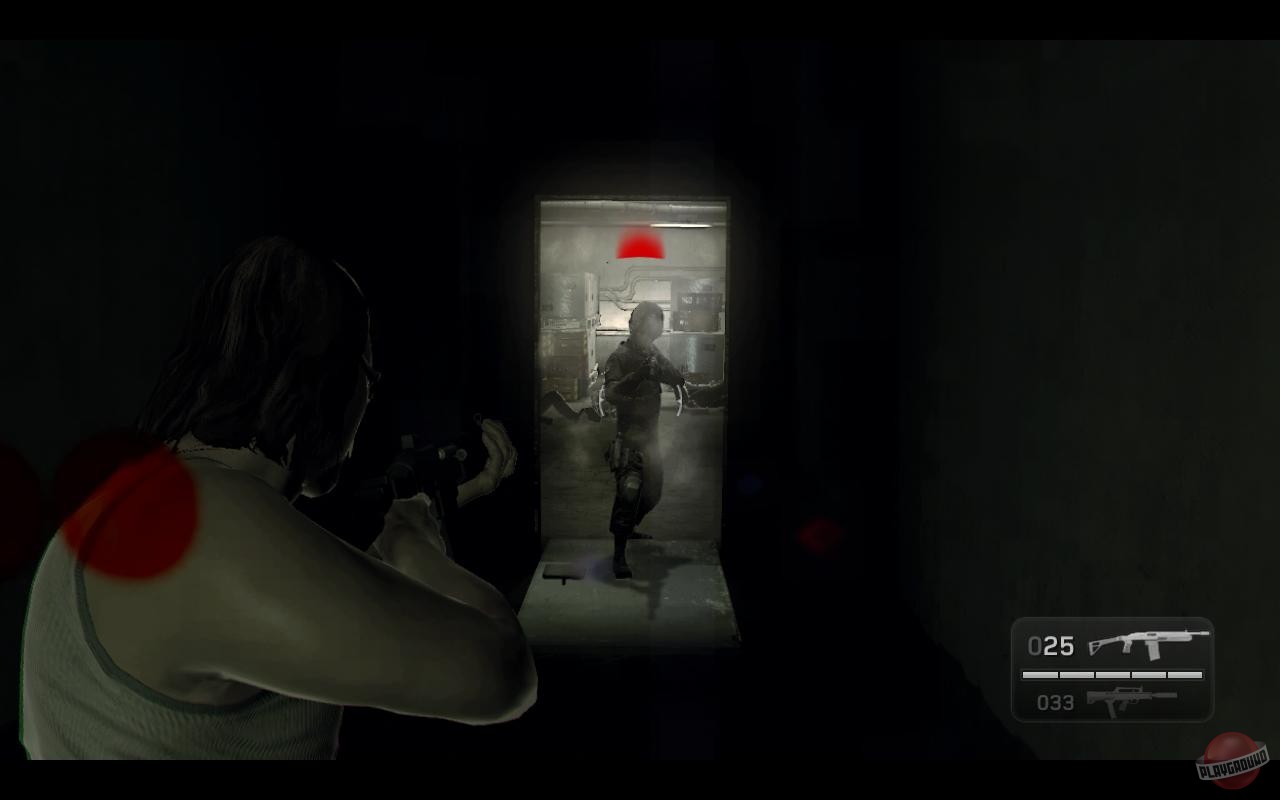Click the red enemy alert marker above doorway
Viewport: 1280px width, 800px height.
(640, 244)
